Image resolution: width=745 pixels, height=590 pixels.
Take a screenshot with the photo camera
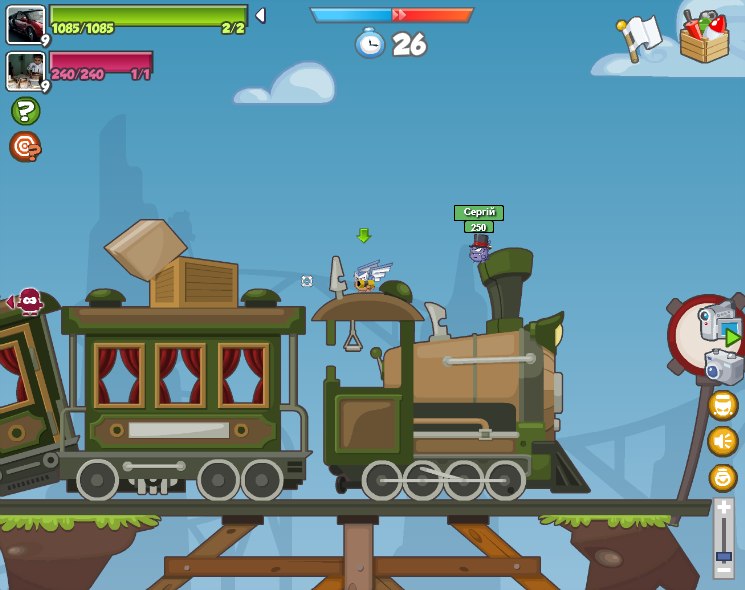coord(724,366)
